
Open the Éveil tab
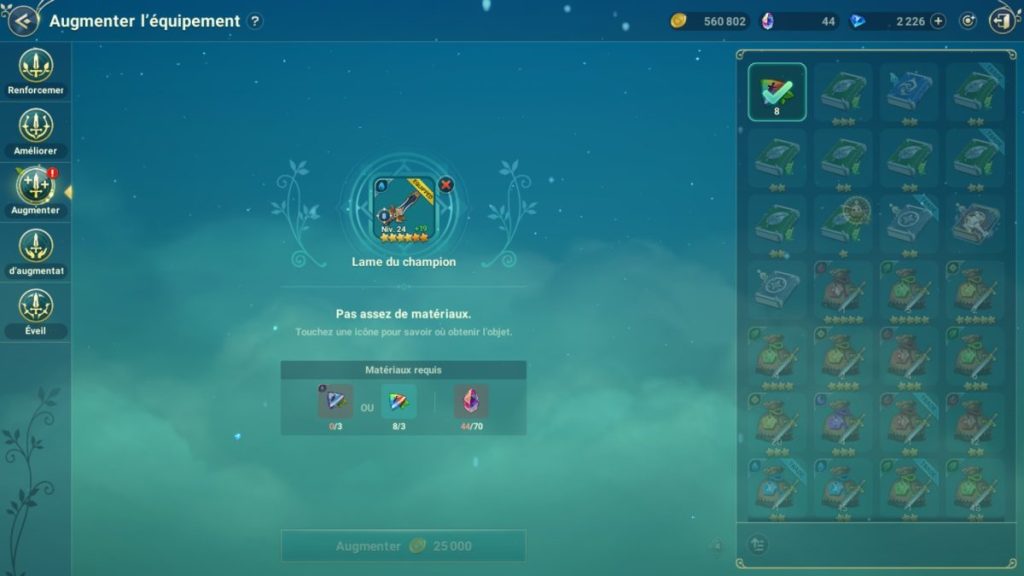click(36, 310)
